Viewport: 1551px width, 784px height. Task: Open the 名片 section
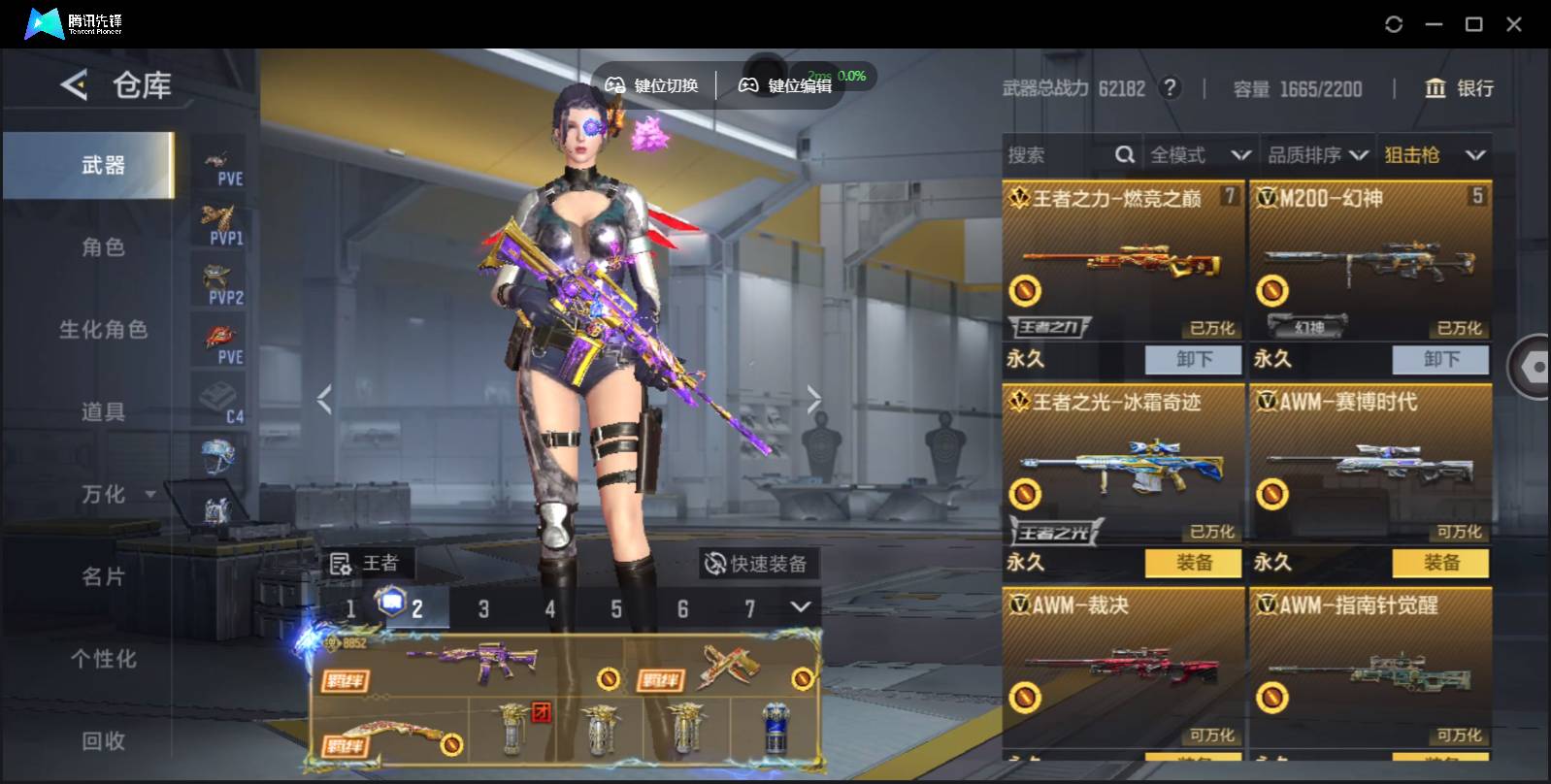[103, 577]
